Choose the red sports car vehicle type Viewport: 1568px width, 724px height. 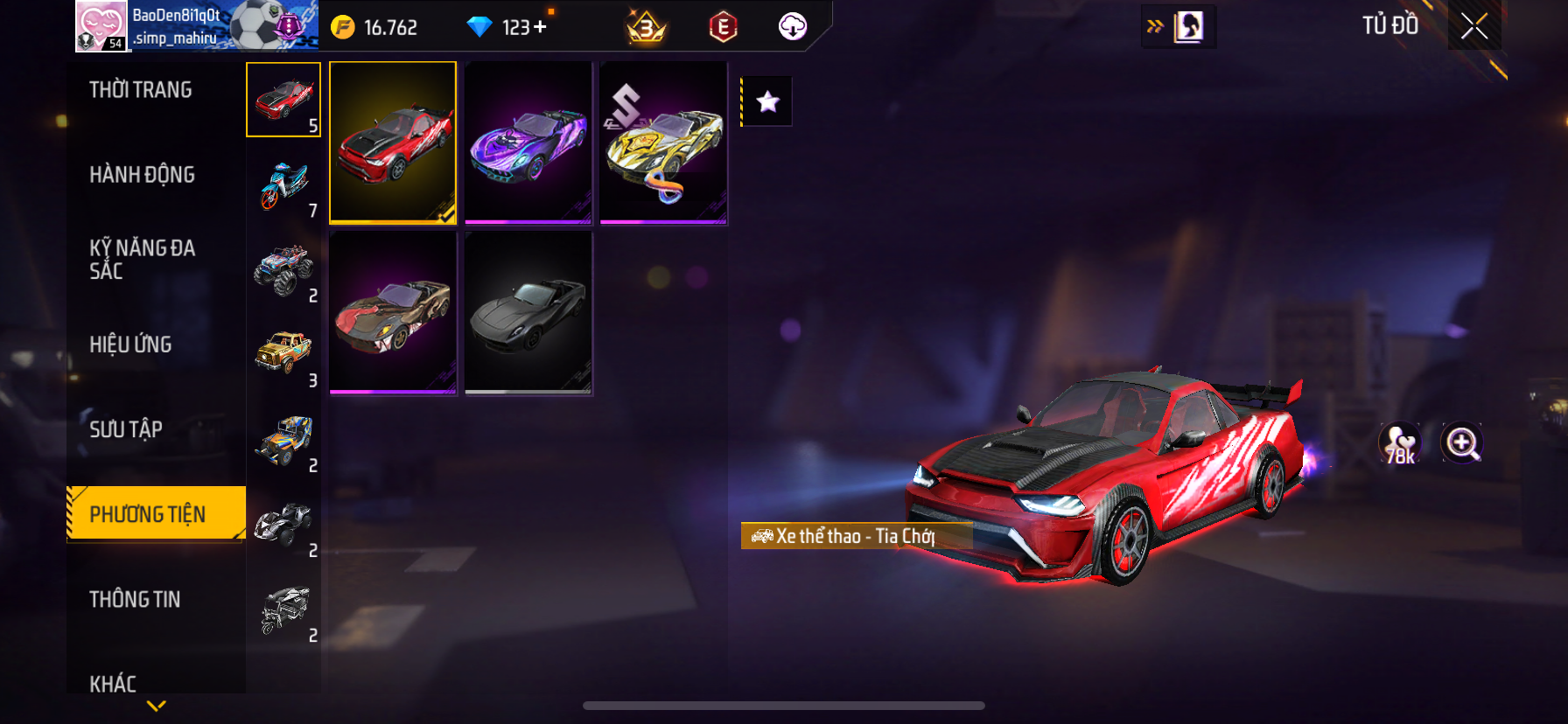[x=283, y=100]
